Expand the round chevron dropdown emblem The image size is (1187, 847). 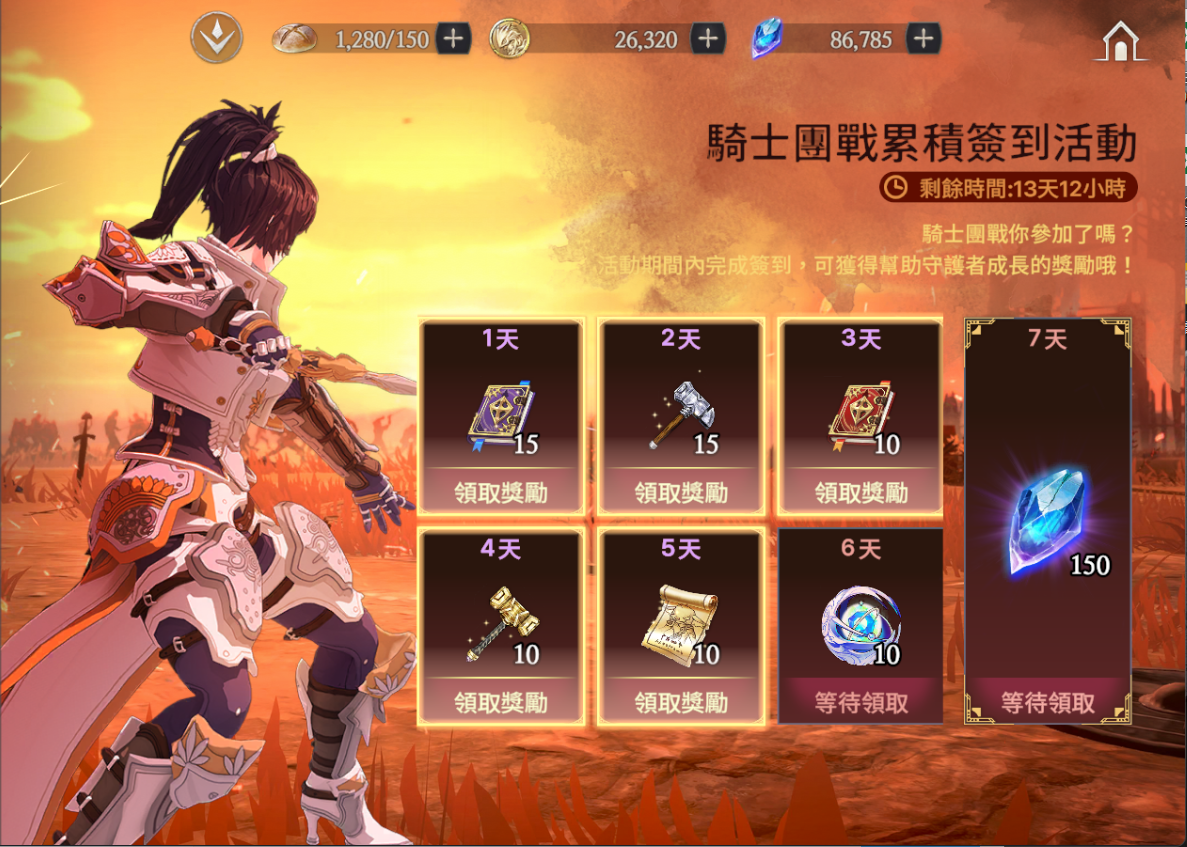point(216,39)
